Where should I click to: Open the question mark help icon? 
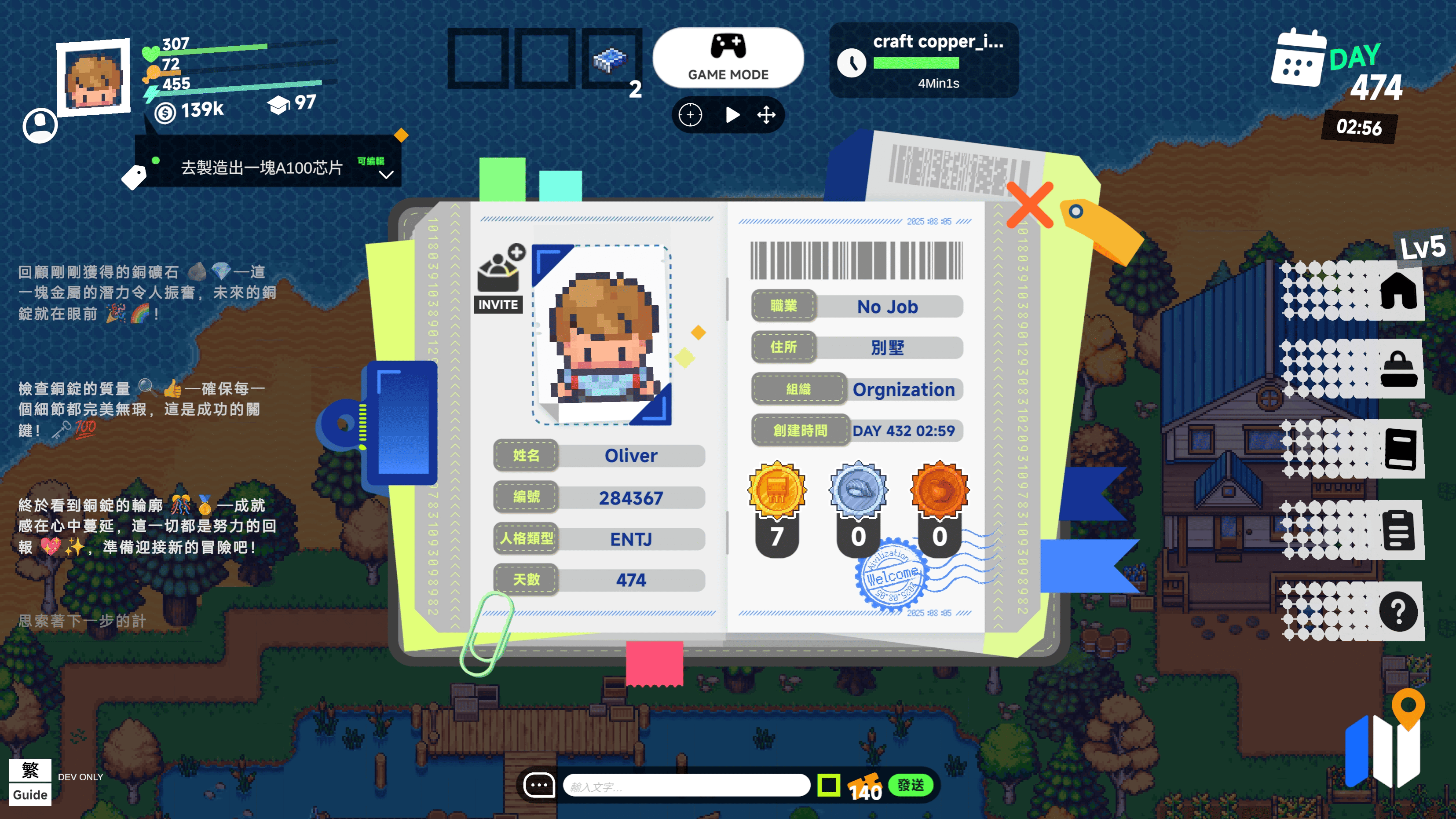coord(1398,611)
